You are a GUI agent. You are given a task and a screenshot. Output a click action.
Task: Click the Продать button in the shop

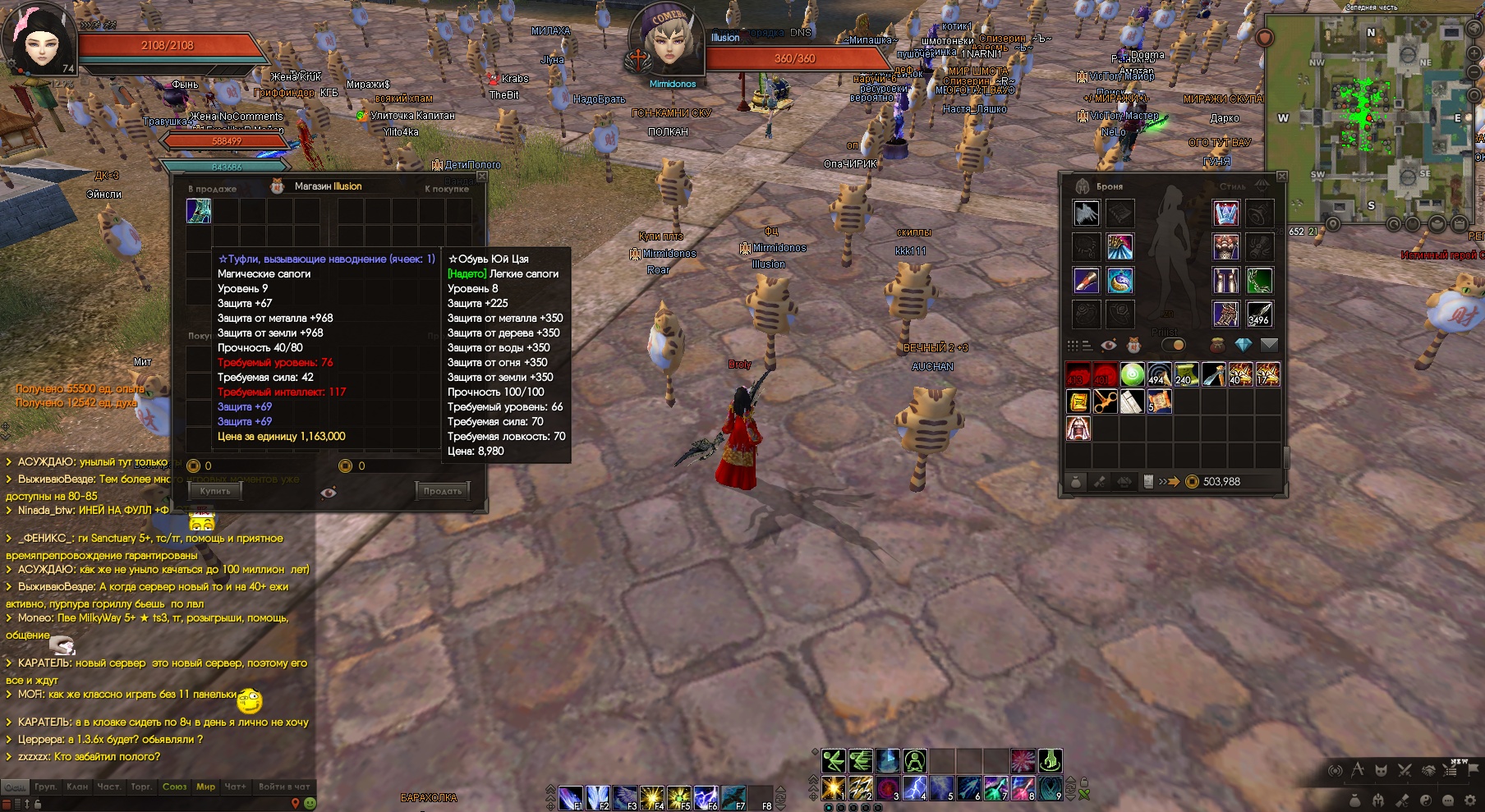tap(443, 491)
